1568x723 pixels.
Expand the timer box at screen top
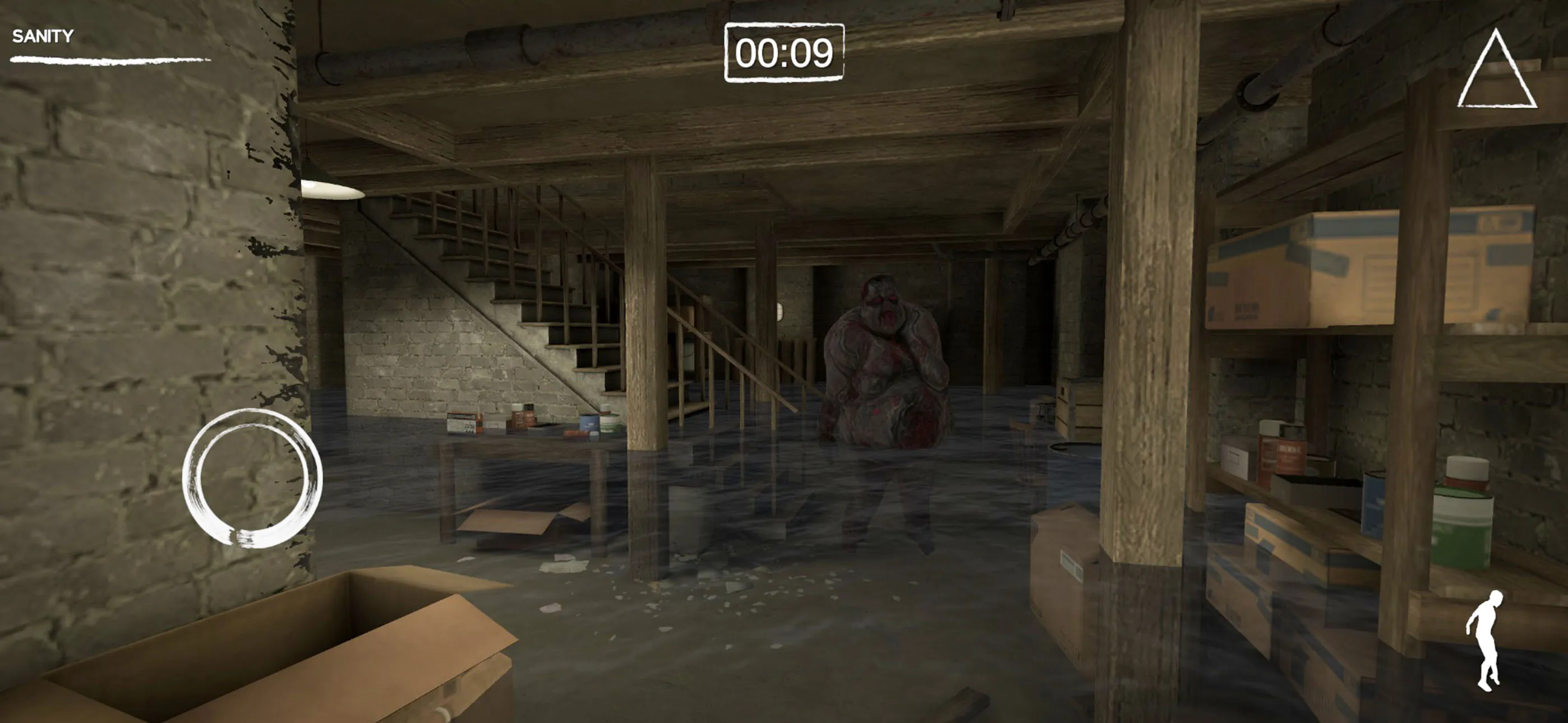784,52
